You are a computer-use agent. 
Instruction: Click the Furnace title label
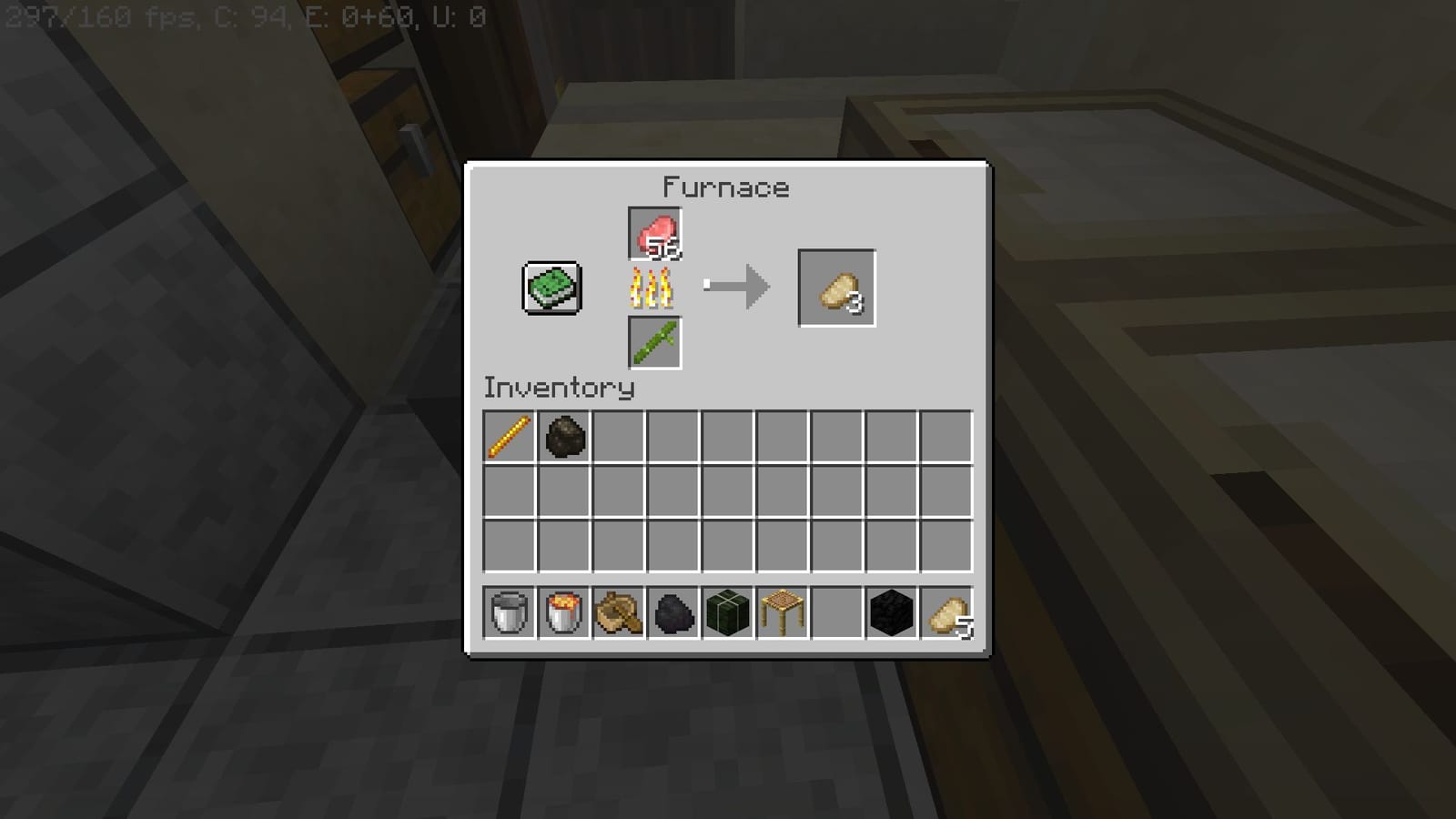point(724,187)
